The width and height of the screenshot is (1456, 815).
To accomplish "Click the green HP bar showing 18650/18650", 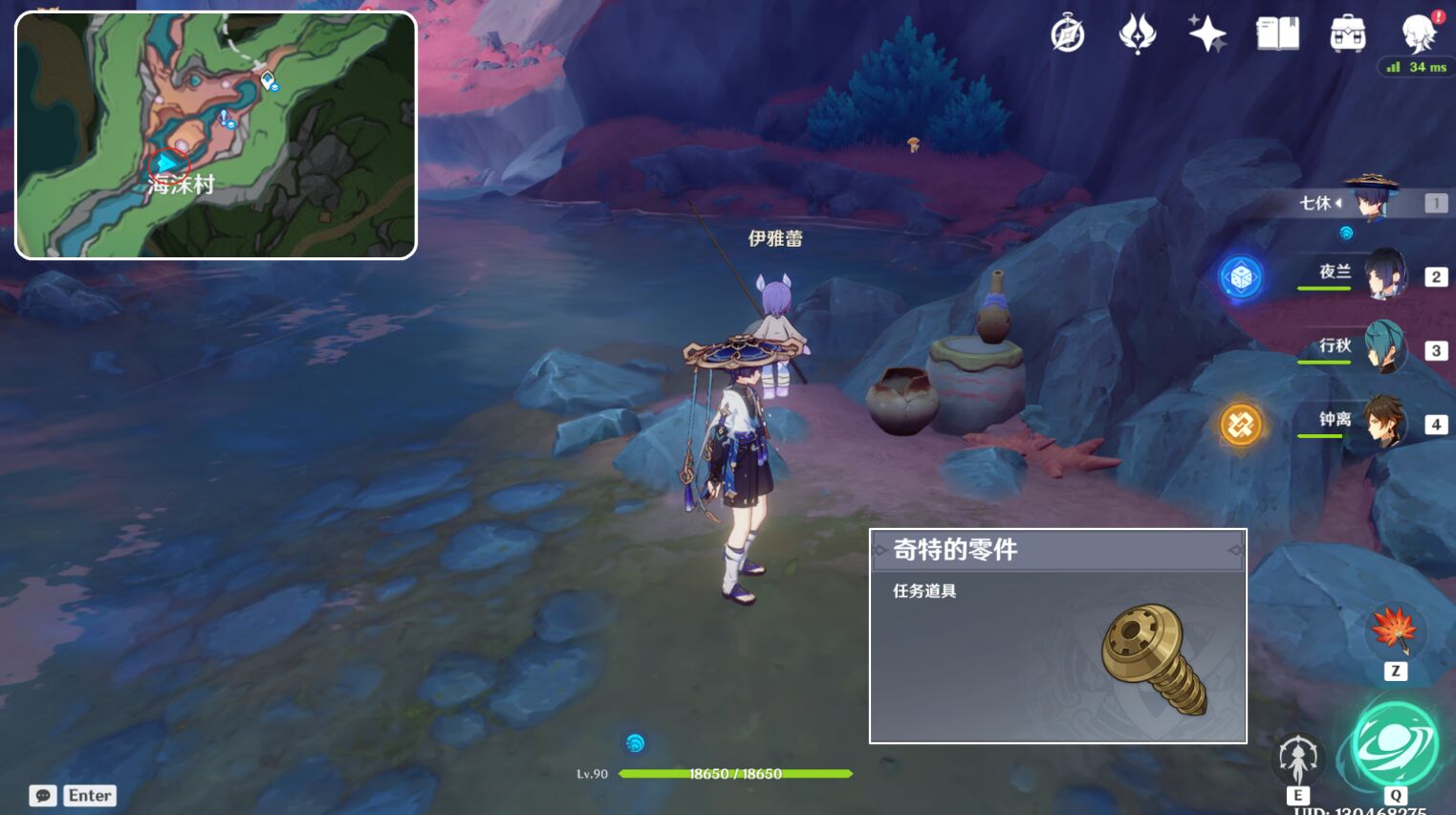I will (x=736, y=774).
